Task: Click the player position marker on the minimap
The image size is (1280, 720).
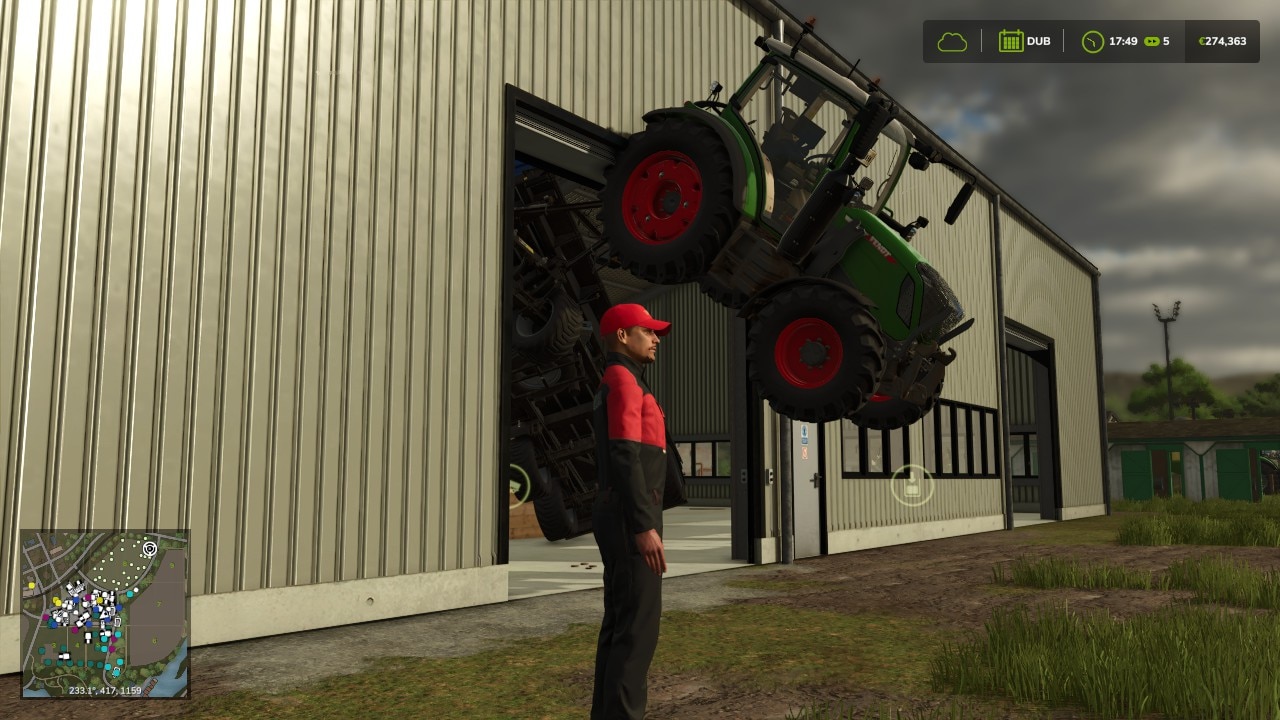Action: (x=149, y=548)
